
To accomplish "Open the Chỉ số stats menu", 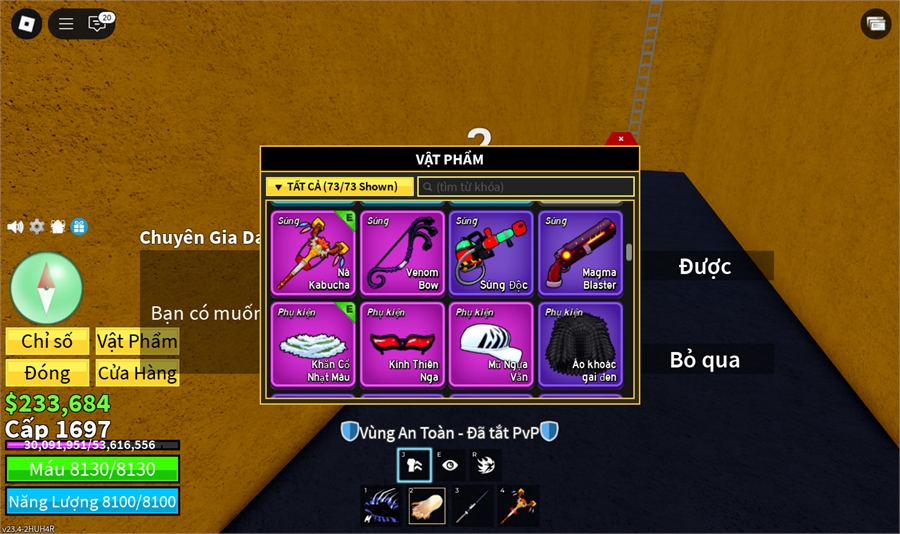I will (x=47, y=341).
